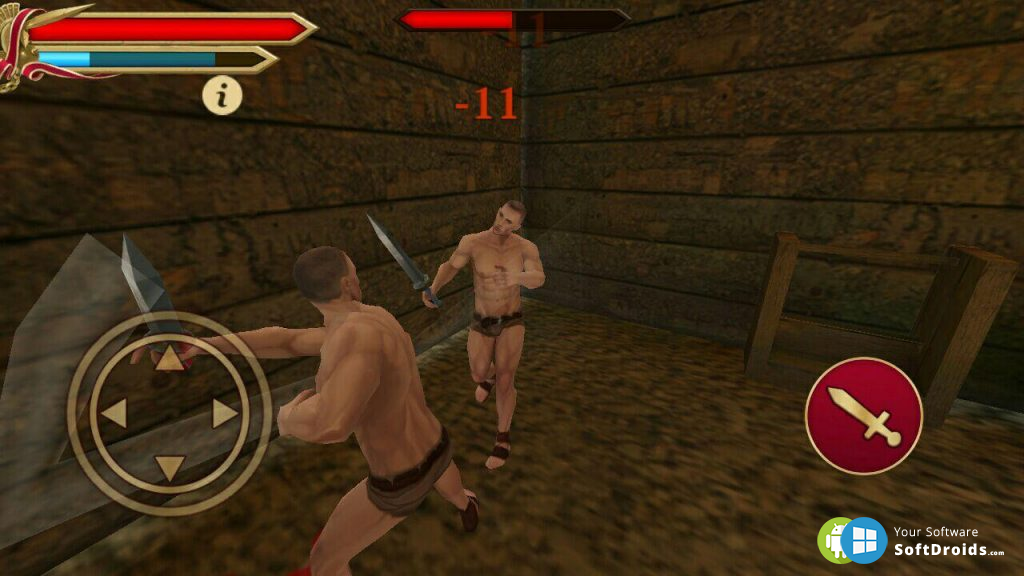Click the d-pad left arrow
This screenshot has height=576, width=1024.
pyautogui.click(x=114, y=412)
